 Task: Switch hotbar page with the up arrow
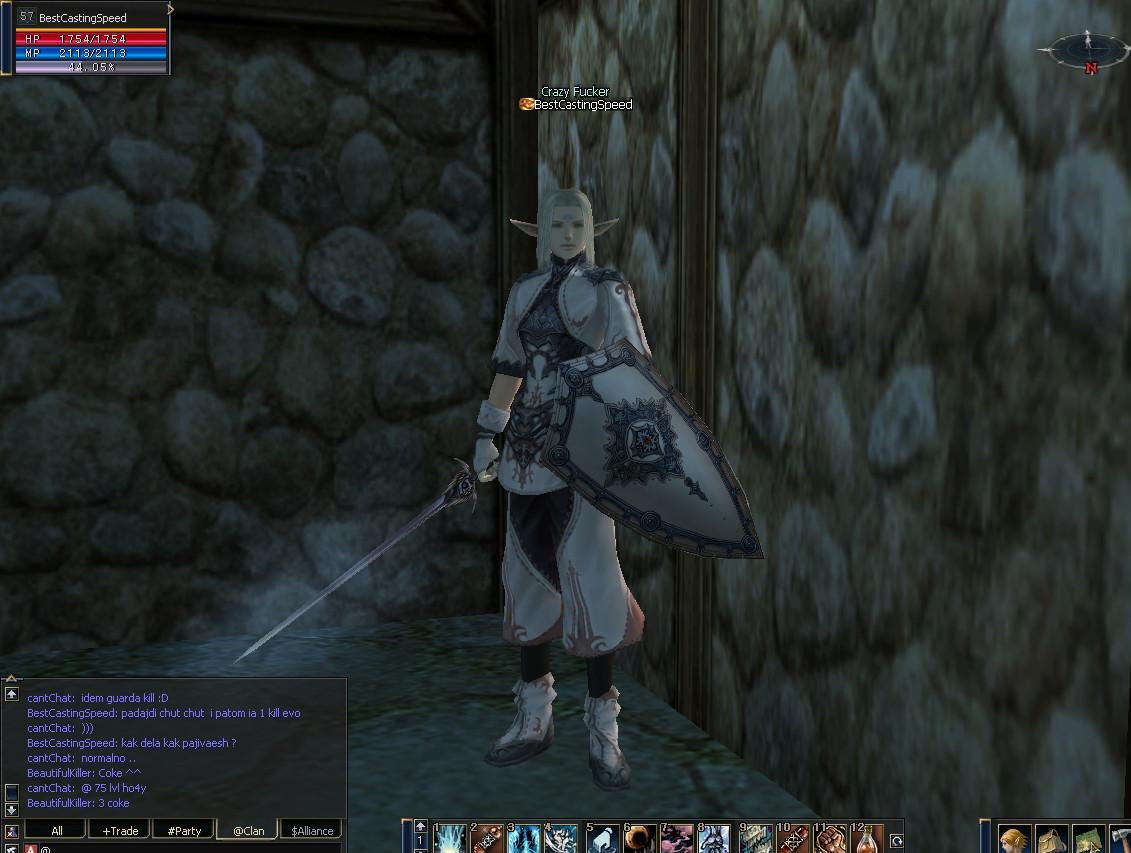point(420,827)
